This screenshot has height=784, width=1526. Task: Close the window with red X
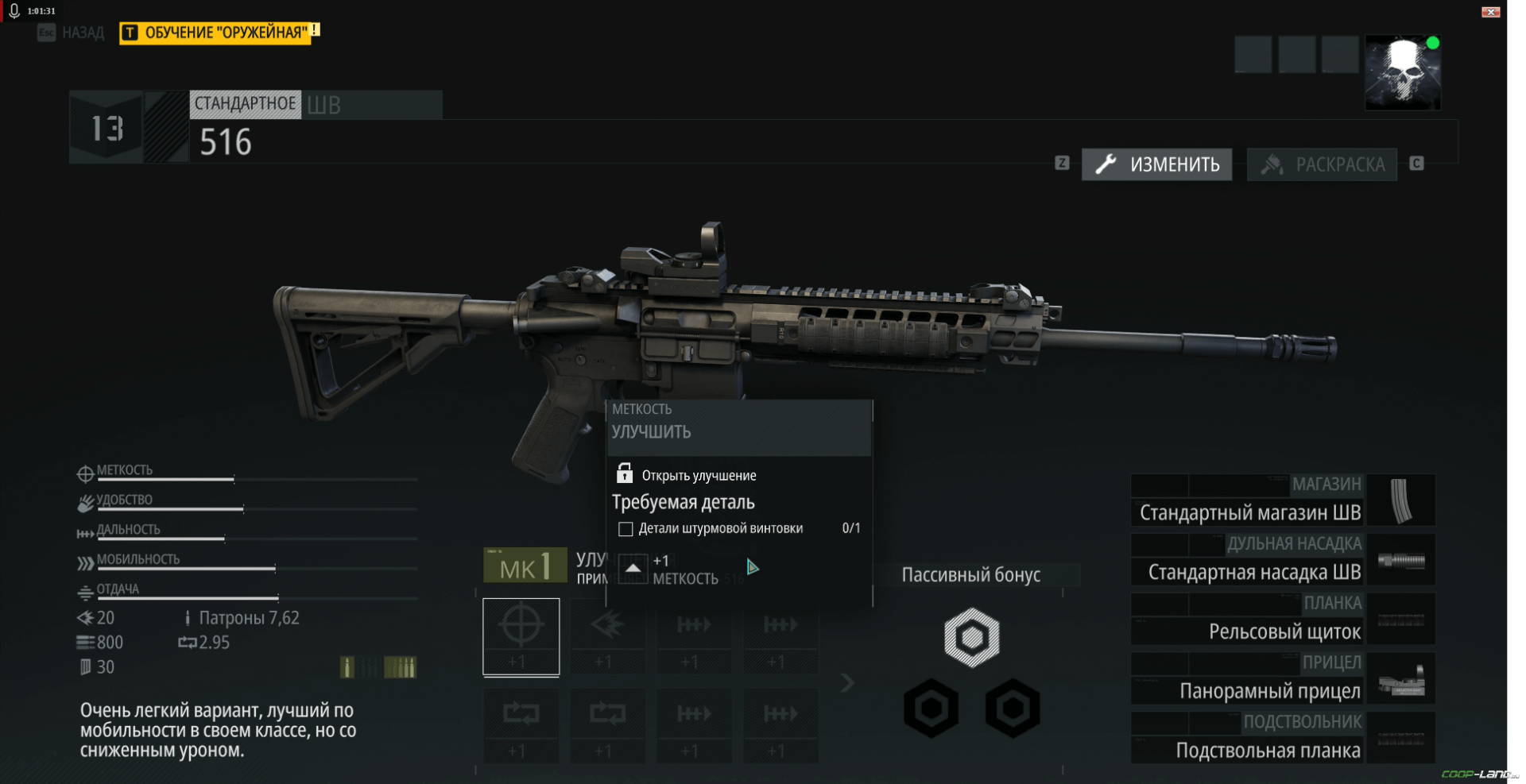tap(1490, 11)
